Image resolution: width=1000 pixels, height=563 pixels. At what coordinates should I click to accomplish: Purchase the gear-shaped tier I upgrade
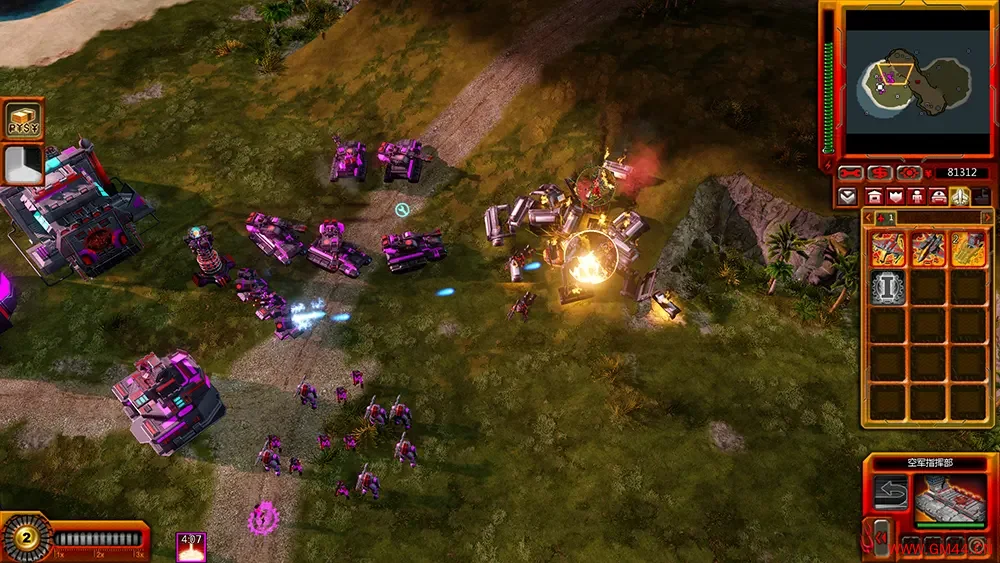pyautogui.click(x=888, y=286)
